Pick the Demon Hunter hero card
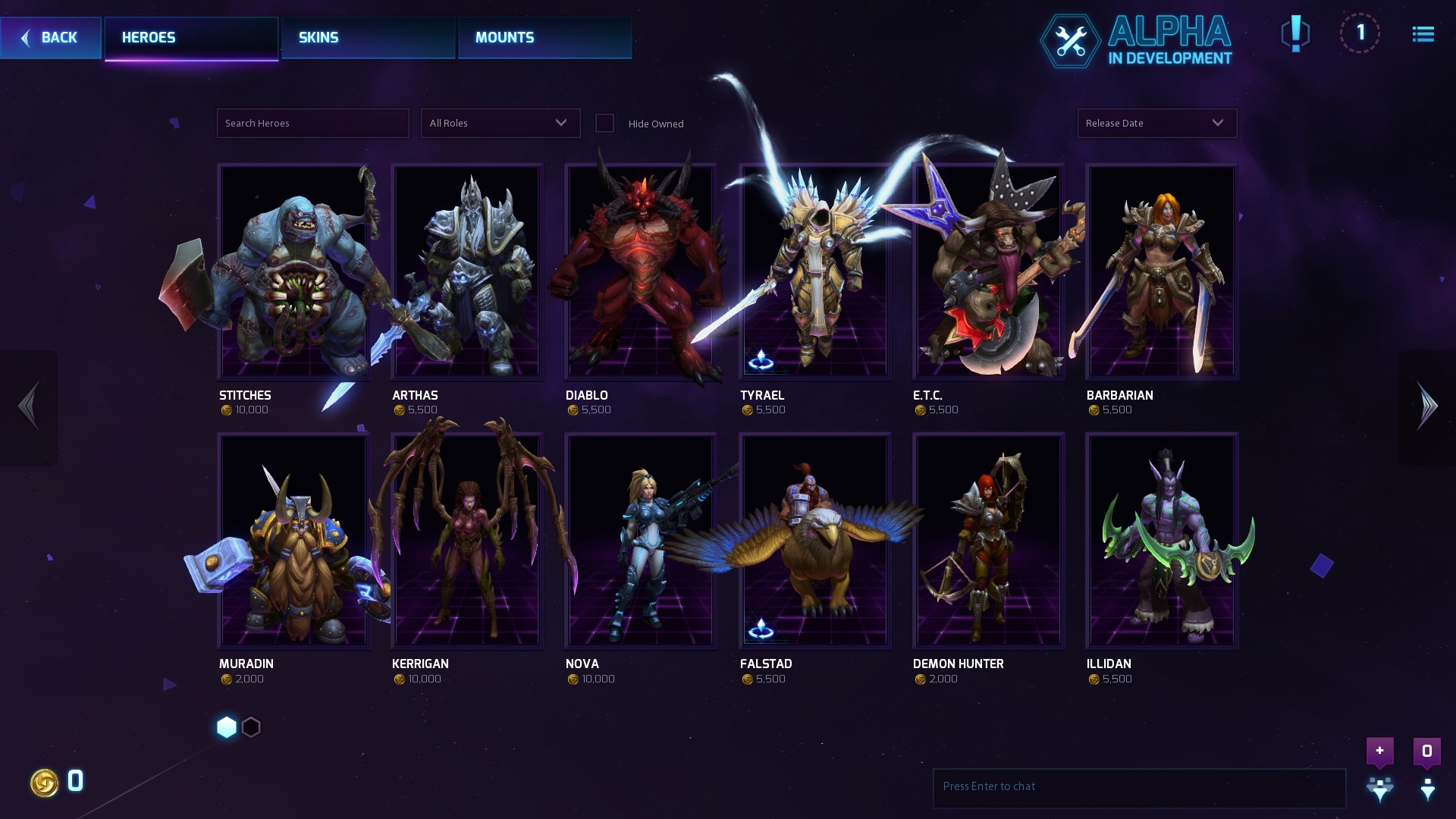This screenshot has width=1456, height=819. click(x=988, y=540)
